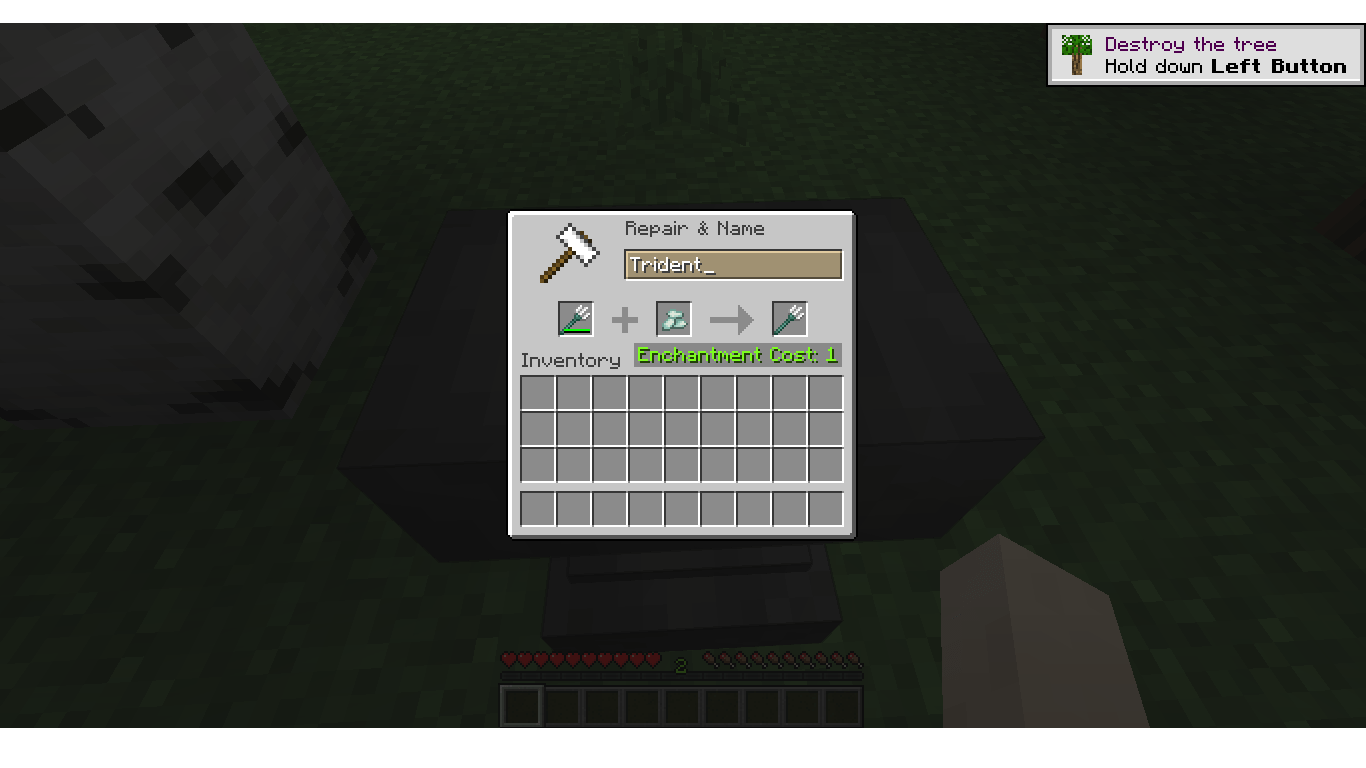Click the Enchantment Cost: 1 label
Screen dimensions: 1366x768
(737, 355)
